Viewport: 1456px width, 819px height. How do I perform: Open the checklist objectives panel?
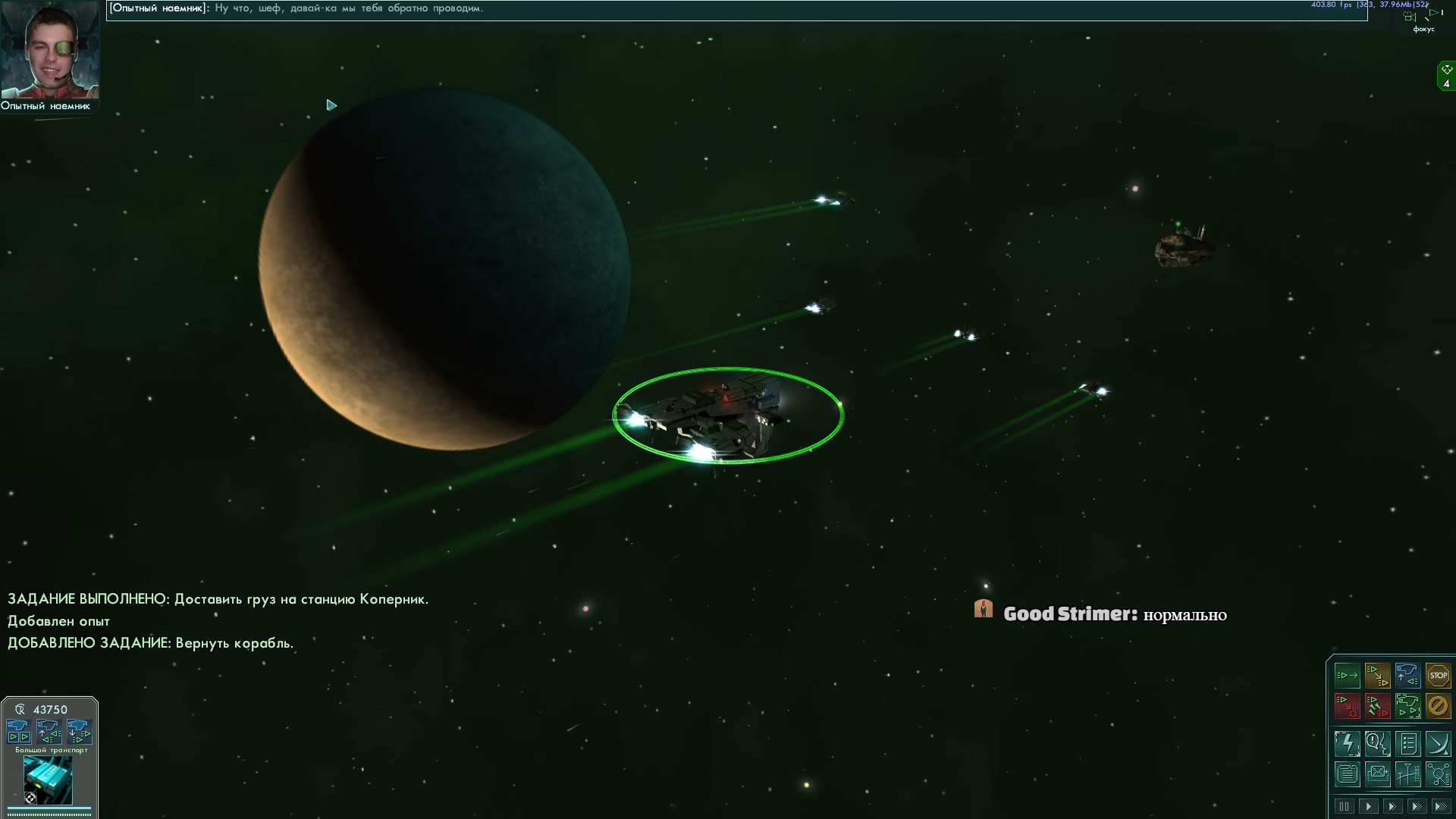[x=1407, y=744]
